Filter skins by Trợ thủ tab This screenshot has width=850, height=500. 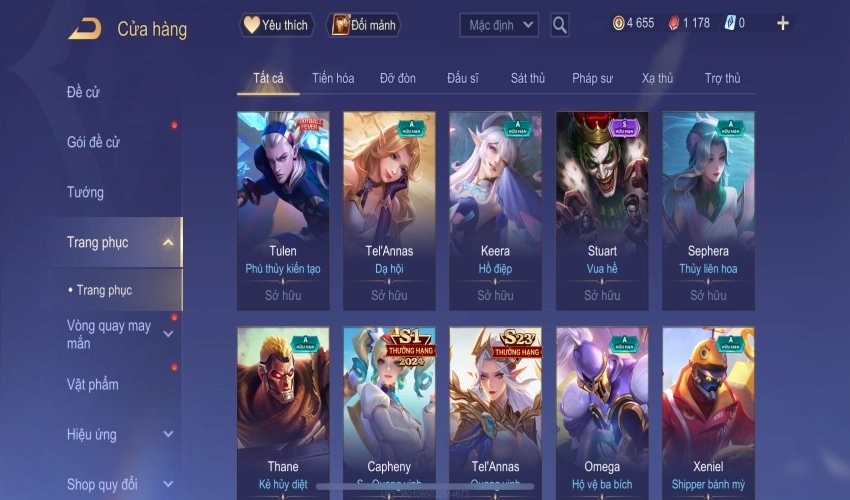click(722, 78)
